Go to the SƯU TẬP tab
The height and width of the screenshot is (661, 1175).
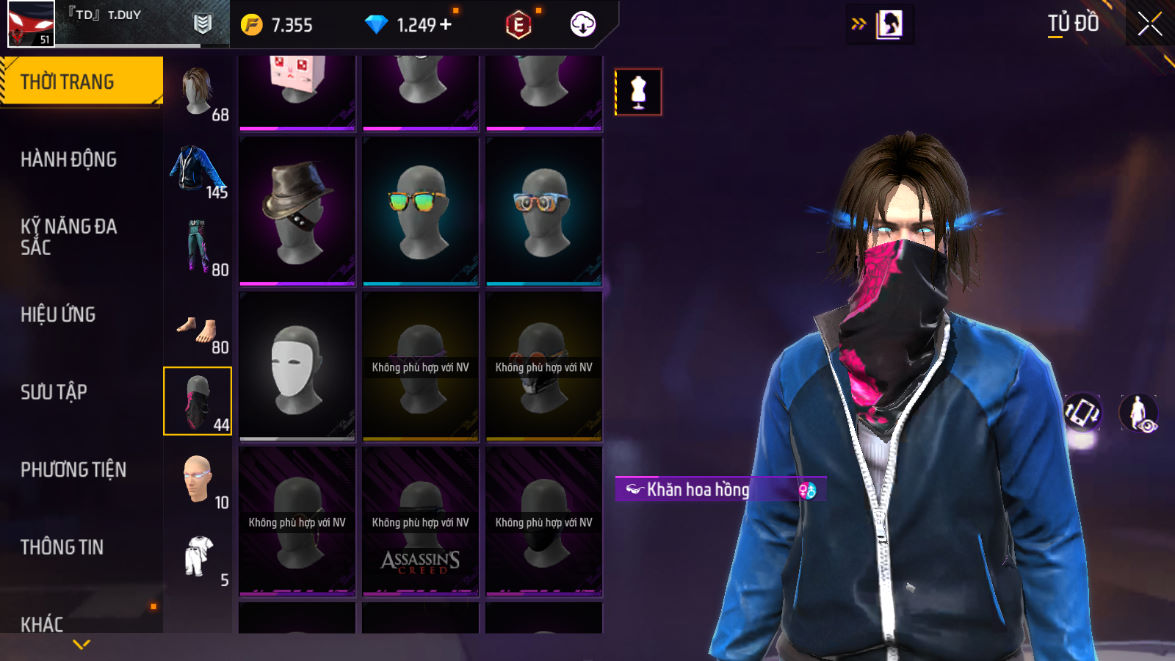coord(54,392)
